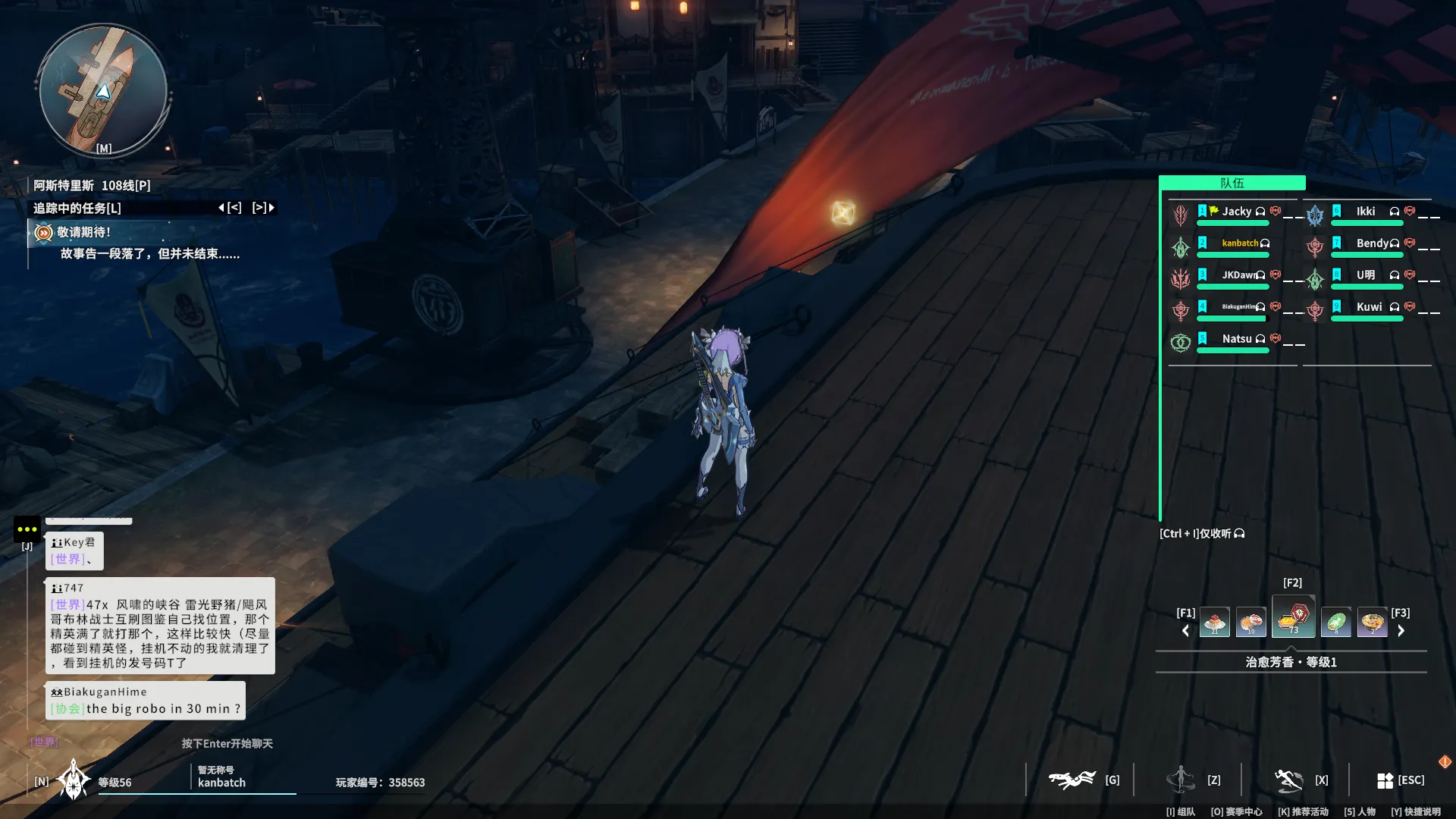1456x819 pixels.
Task: Select party member Natsu in the team list
Action: pos(1236,339)
